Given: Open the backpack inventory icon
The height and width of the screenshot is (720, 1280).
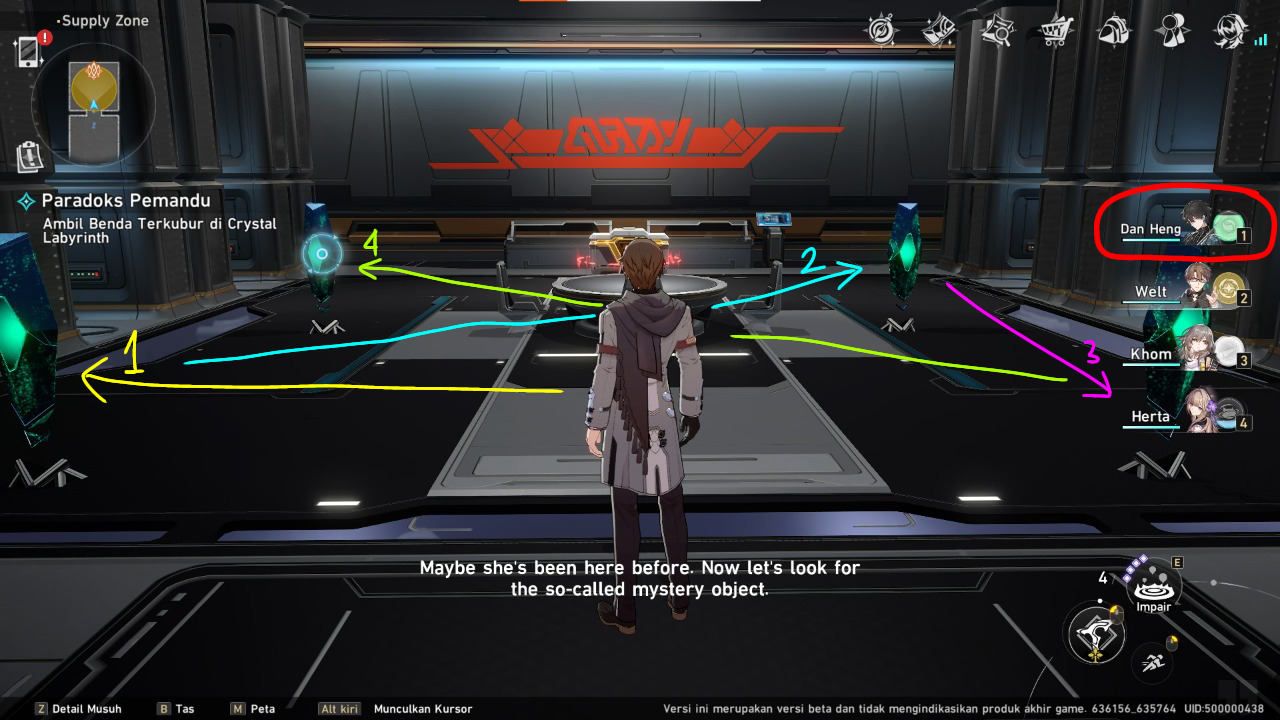Looking at the screenshot, I should tap(1112, 30).
